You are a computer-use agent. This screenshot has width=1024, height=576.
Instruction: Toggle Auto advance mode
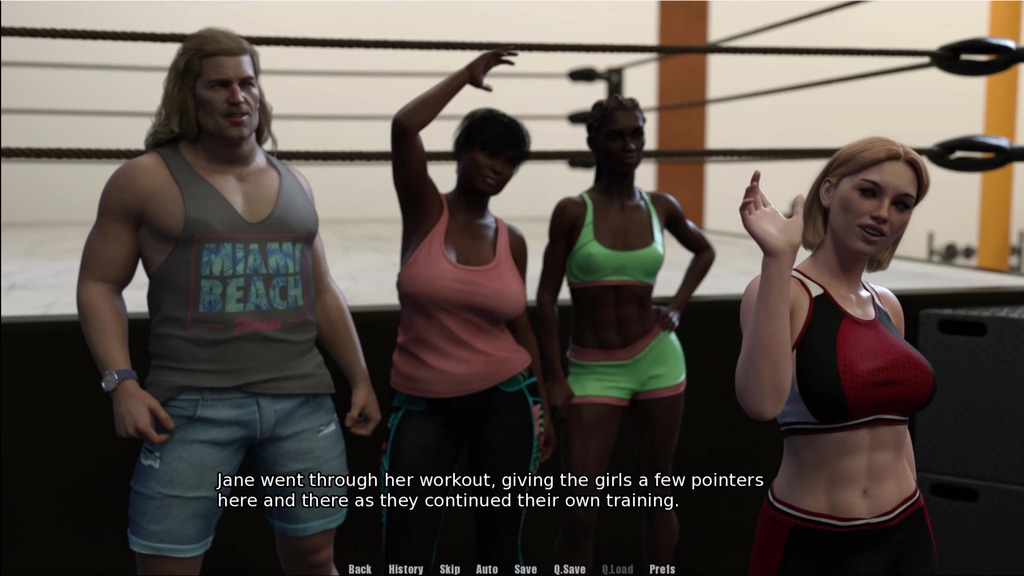(x=487, y=569)
